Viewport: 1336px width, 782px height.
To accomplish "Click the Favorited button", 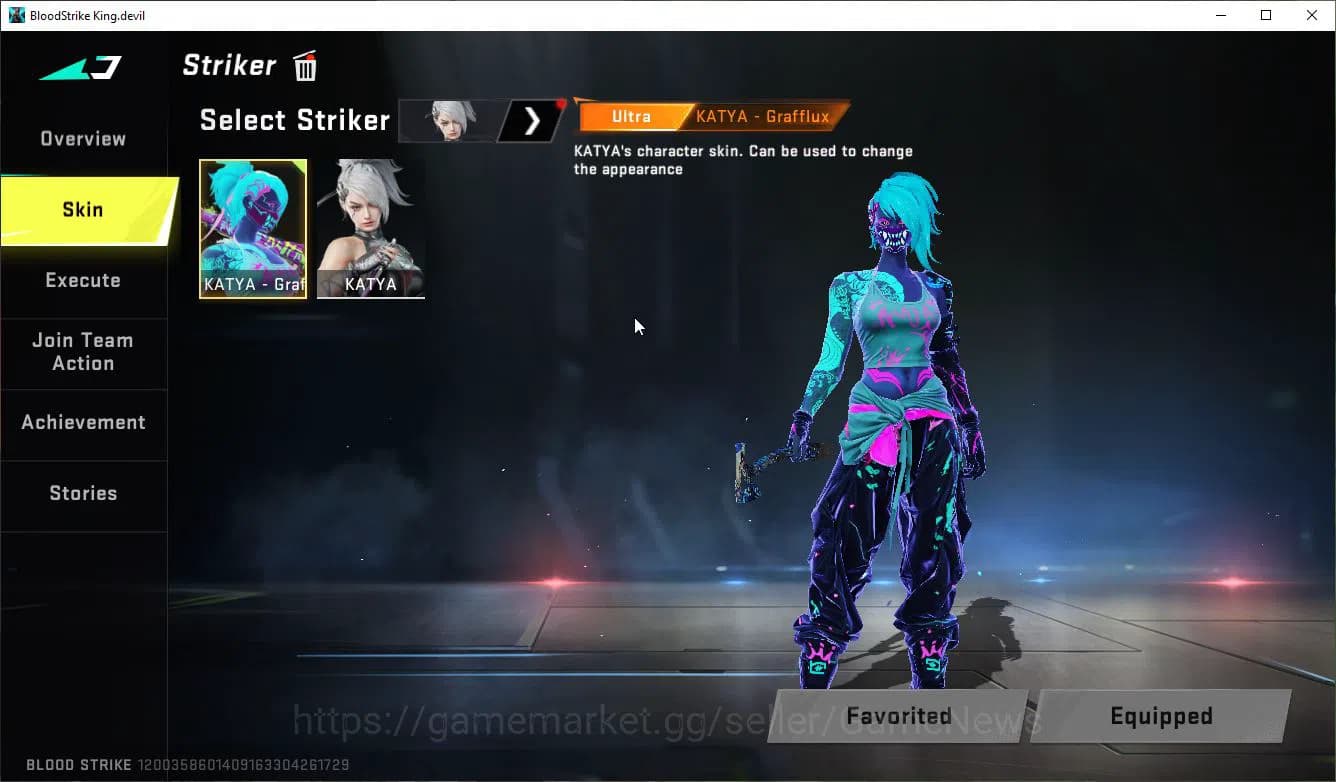I will point(898,716).
